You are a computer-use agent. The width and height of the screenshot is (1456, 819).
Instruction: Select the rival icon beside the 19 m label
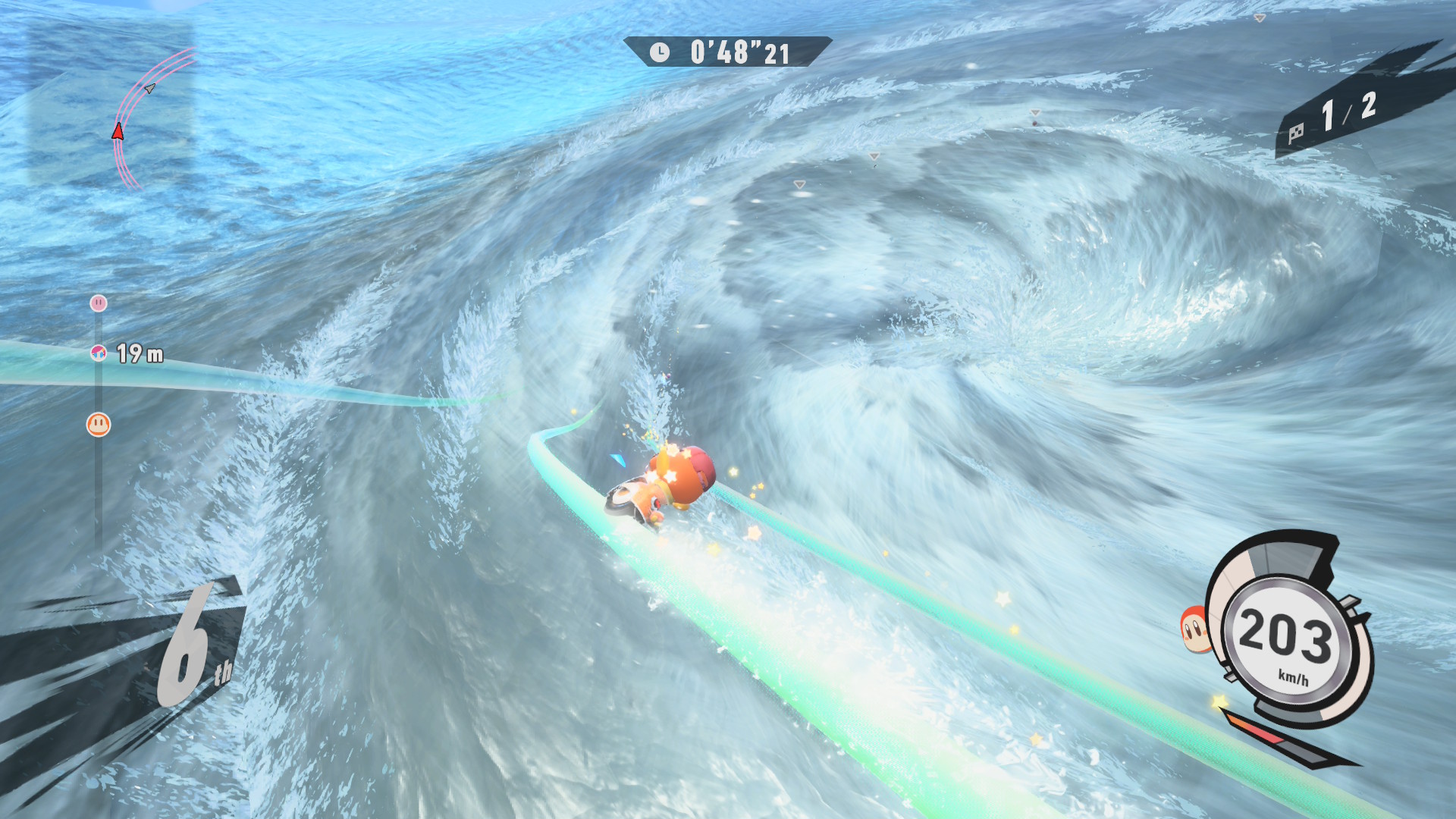(x=99, y=353)
